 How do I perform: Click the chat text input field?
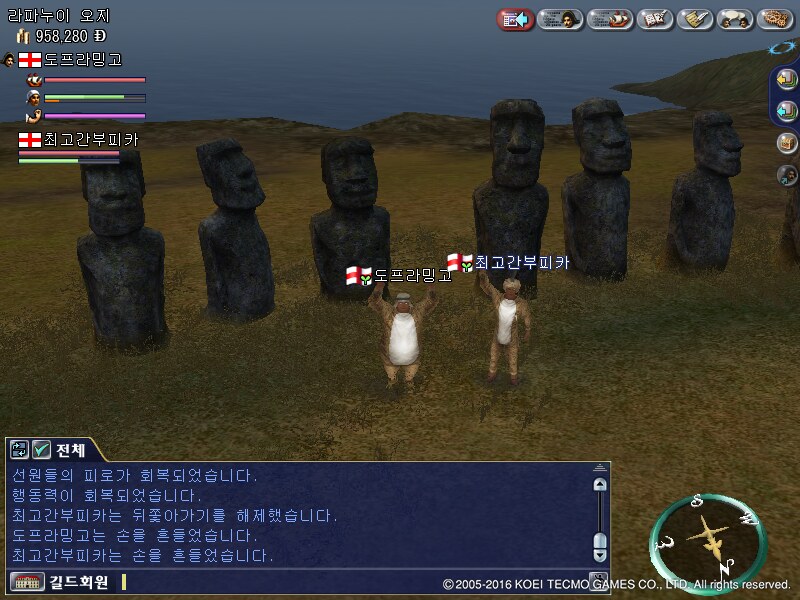tap(350, 581)
